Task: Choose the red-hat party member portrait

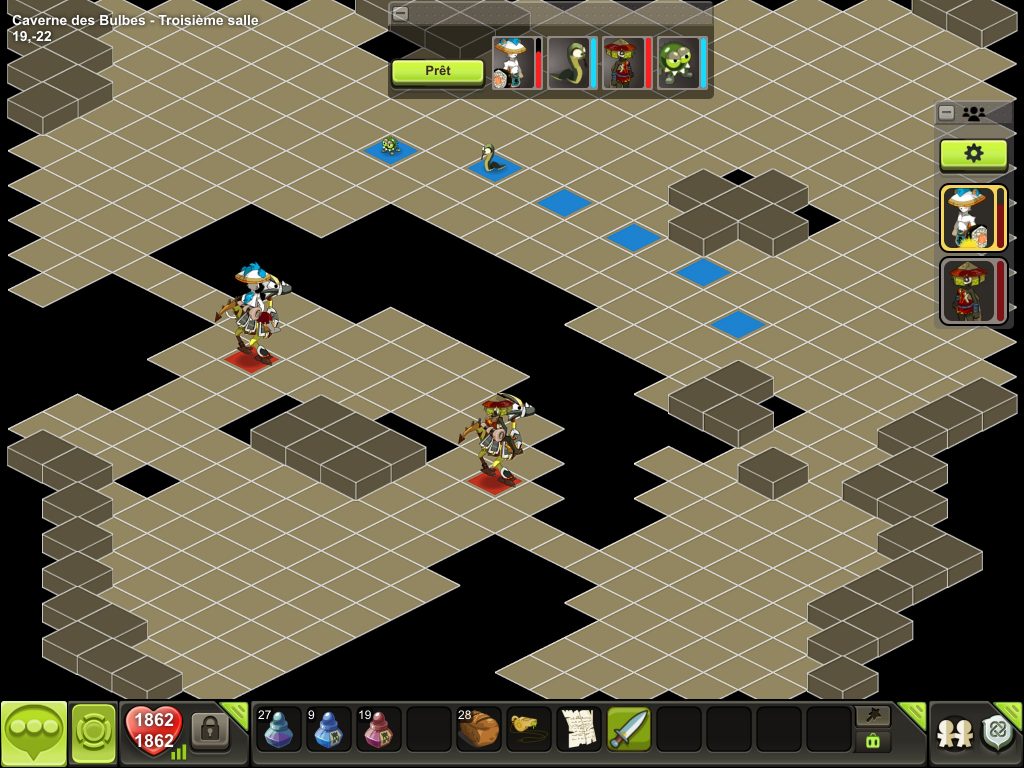Action: [x=967, y=290]
